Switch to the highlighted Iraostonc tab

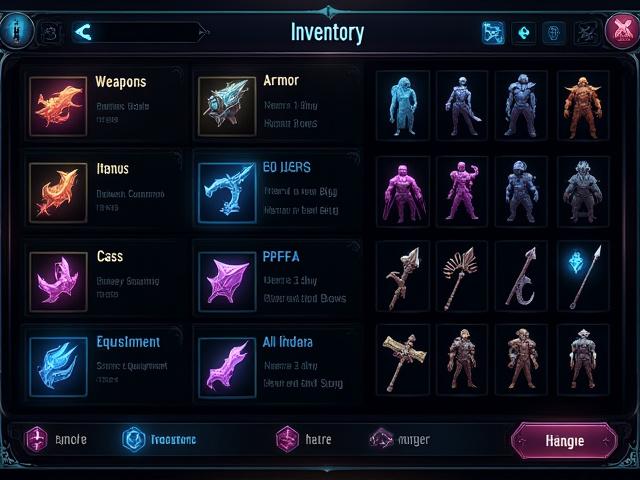pos(160,439)
